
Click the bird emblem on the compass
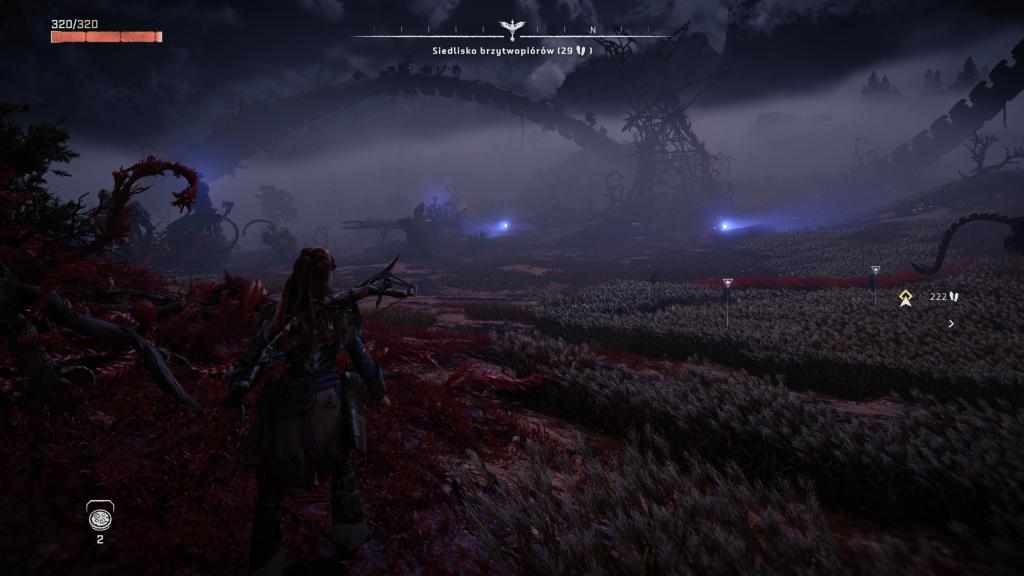[x=513, y=31]
